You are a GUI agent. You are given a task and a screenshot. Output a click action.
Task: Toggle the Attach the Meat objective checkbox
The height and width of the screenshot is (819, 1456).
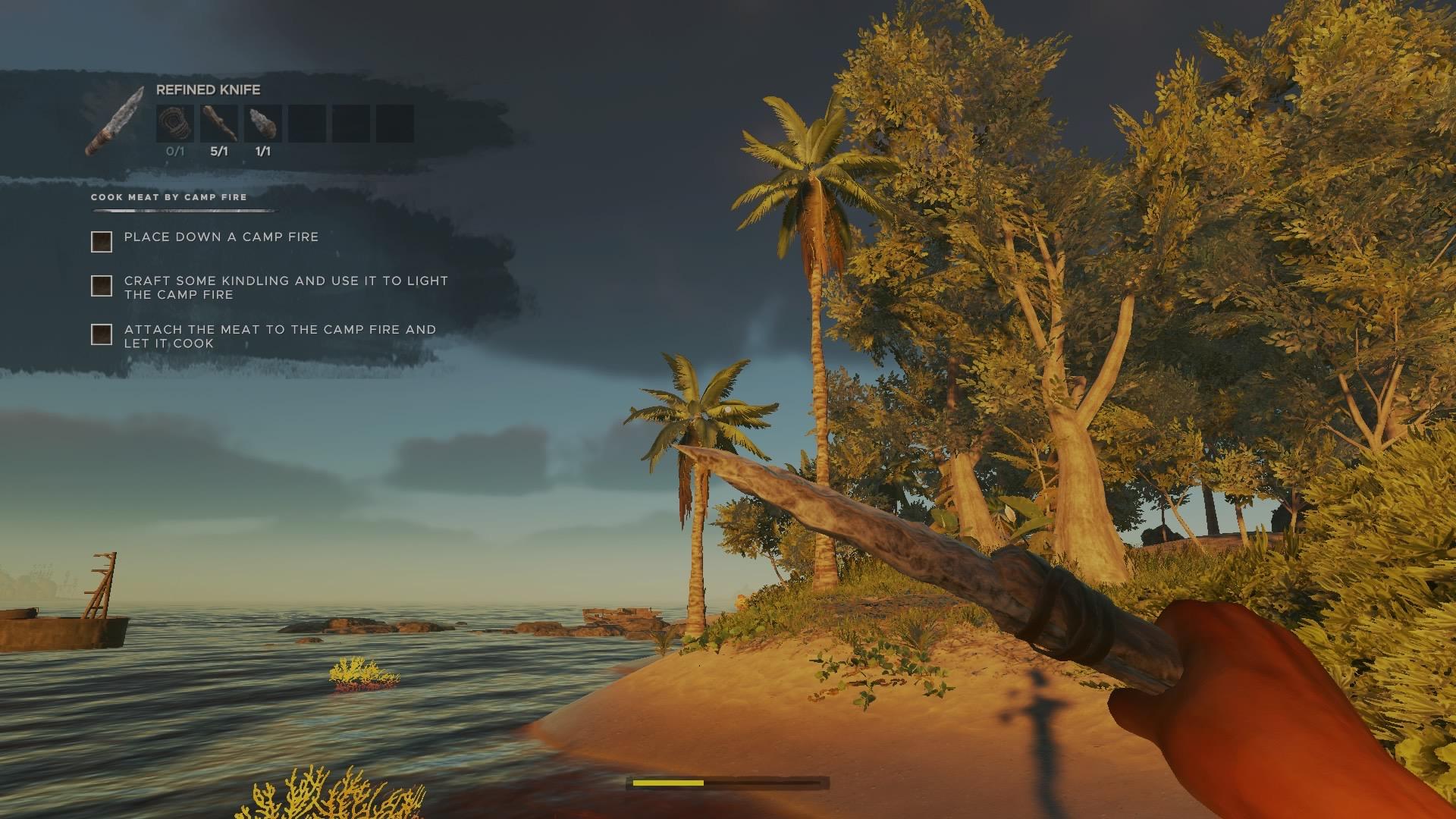102,334
